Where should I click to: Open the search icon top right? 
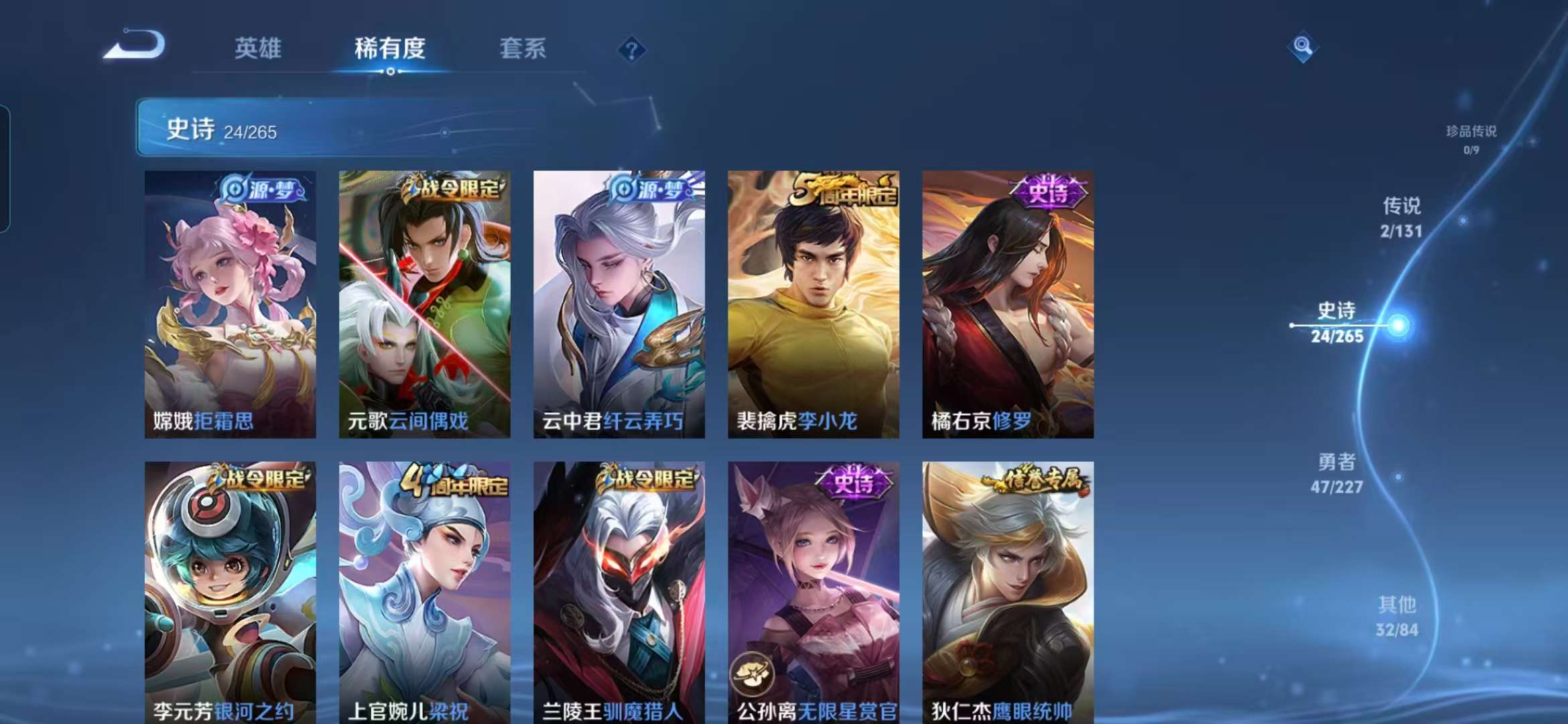click(1303, 46)
